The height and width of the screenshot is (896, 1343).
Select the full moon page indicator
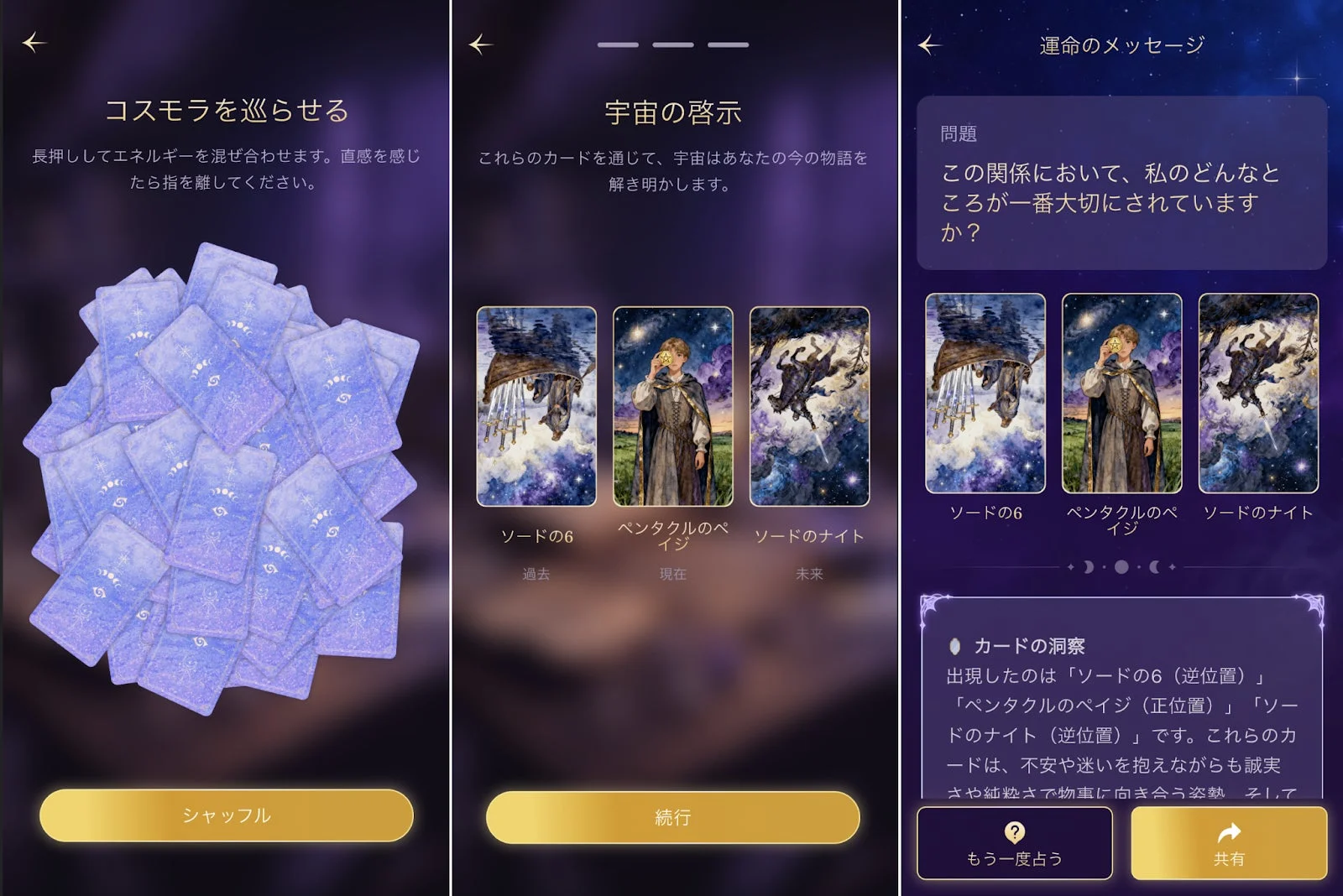[1121, 567]
